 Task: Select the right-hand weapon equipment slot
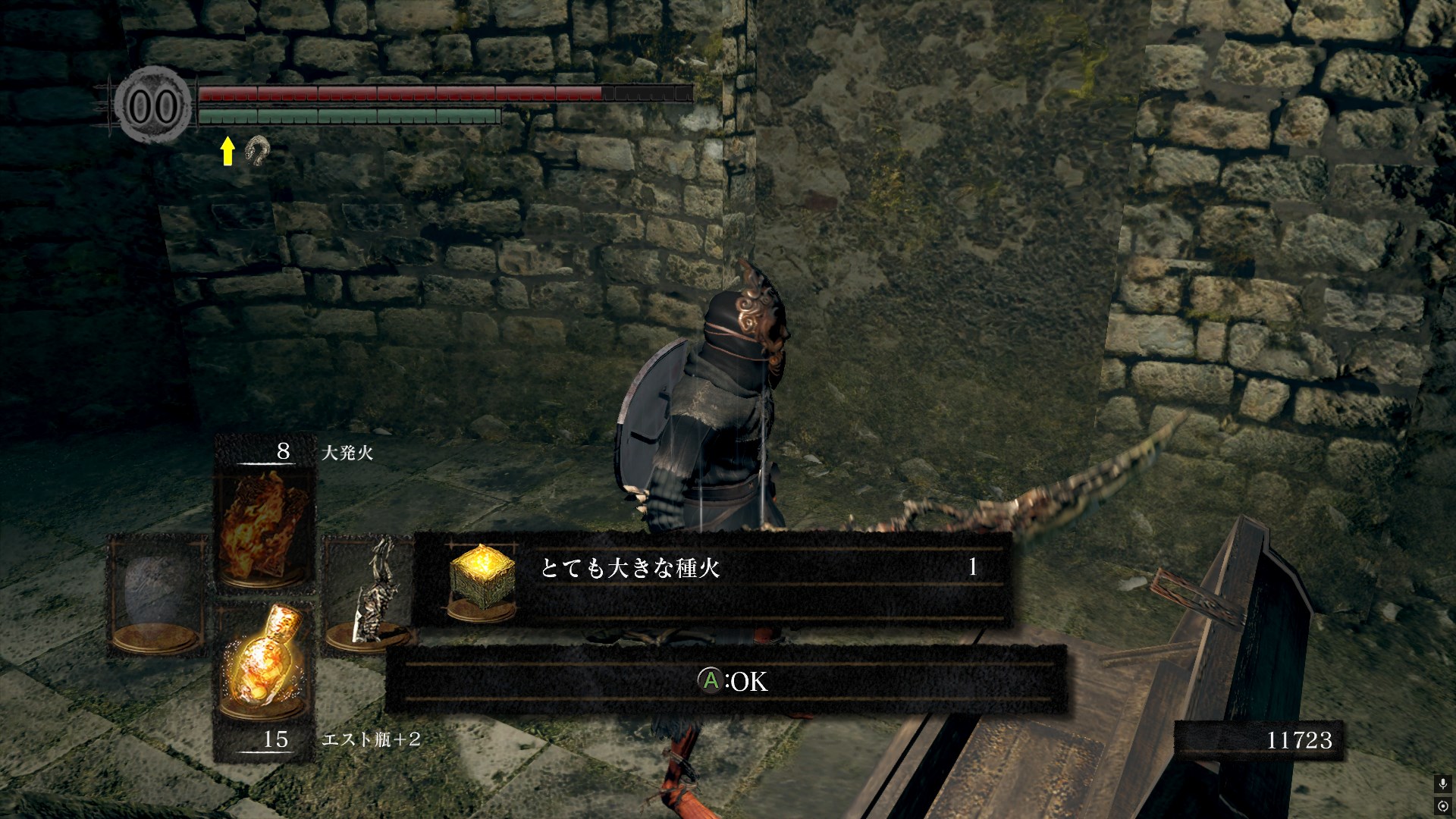tap(368, 595)
